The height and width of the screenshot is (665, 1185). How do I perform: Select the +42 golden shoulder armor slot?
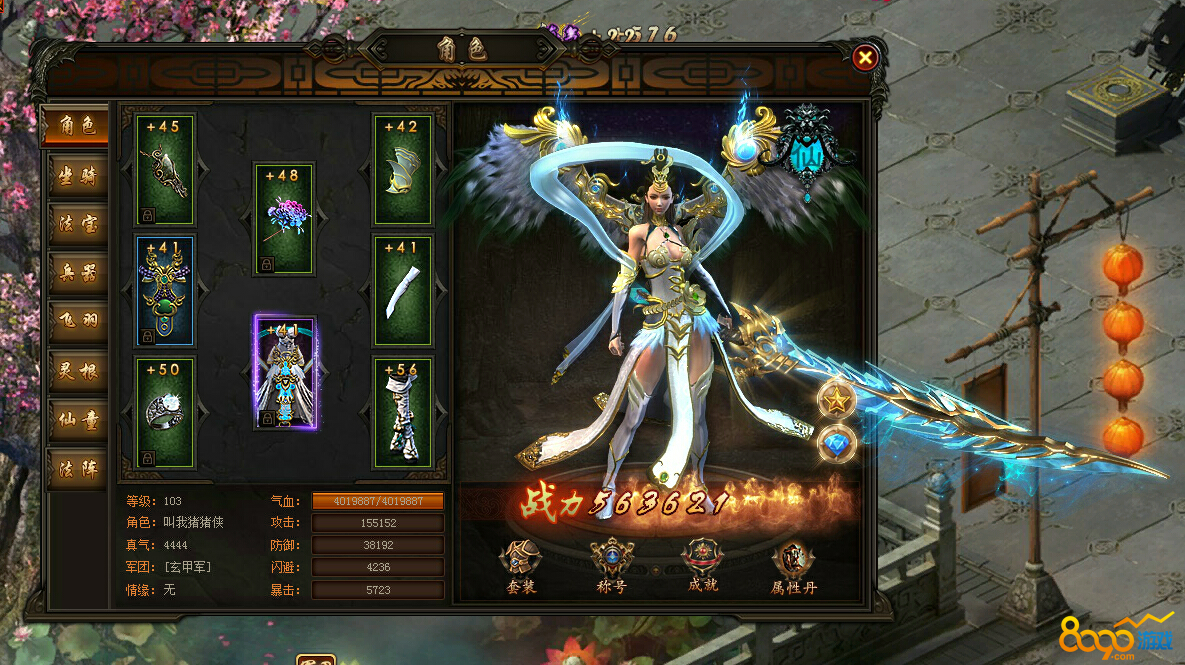[403, 170]
